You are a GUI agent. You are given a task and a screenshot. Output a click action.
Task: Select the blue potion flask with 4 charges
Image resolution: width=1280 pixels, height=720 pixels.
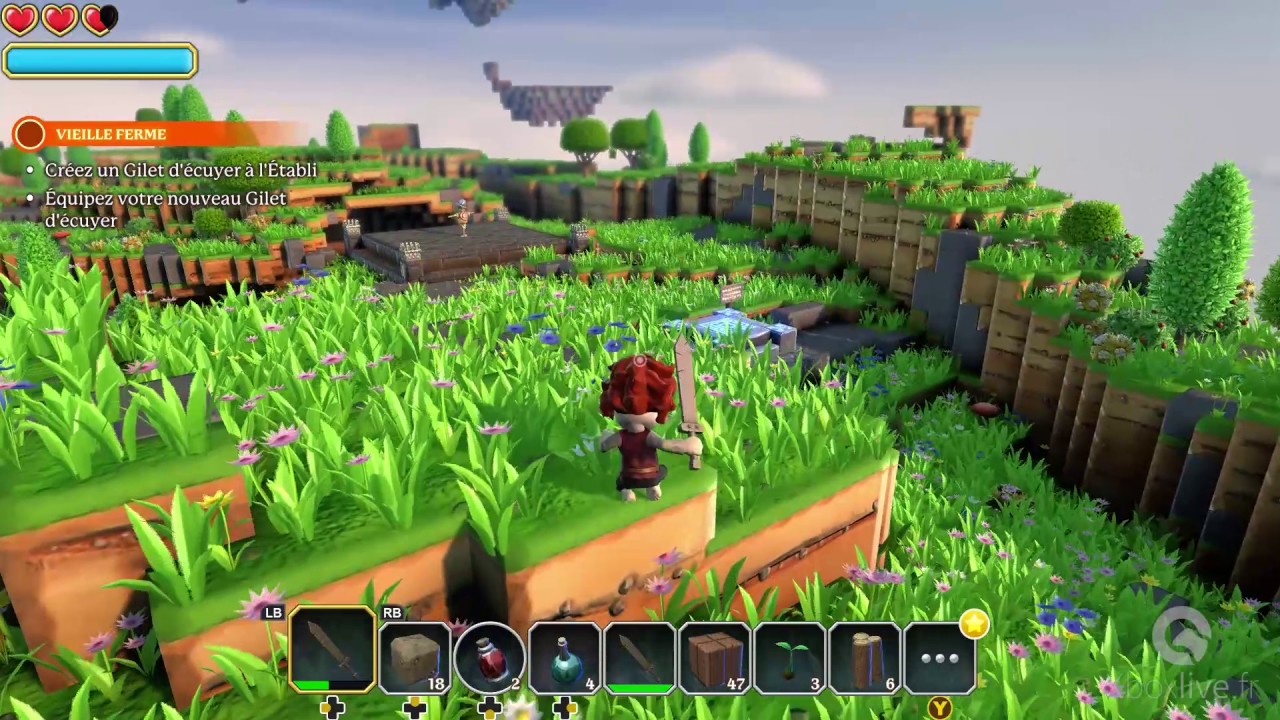(565, 655)
